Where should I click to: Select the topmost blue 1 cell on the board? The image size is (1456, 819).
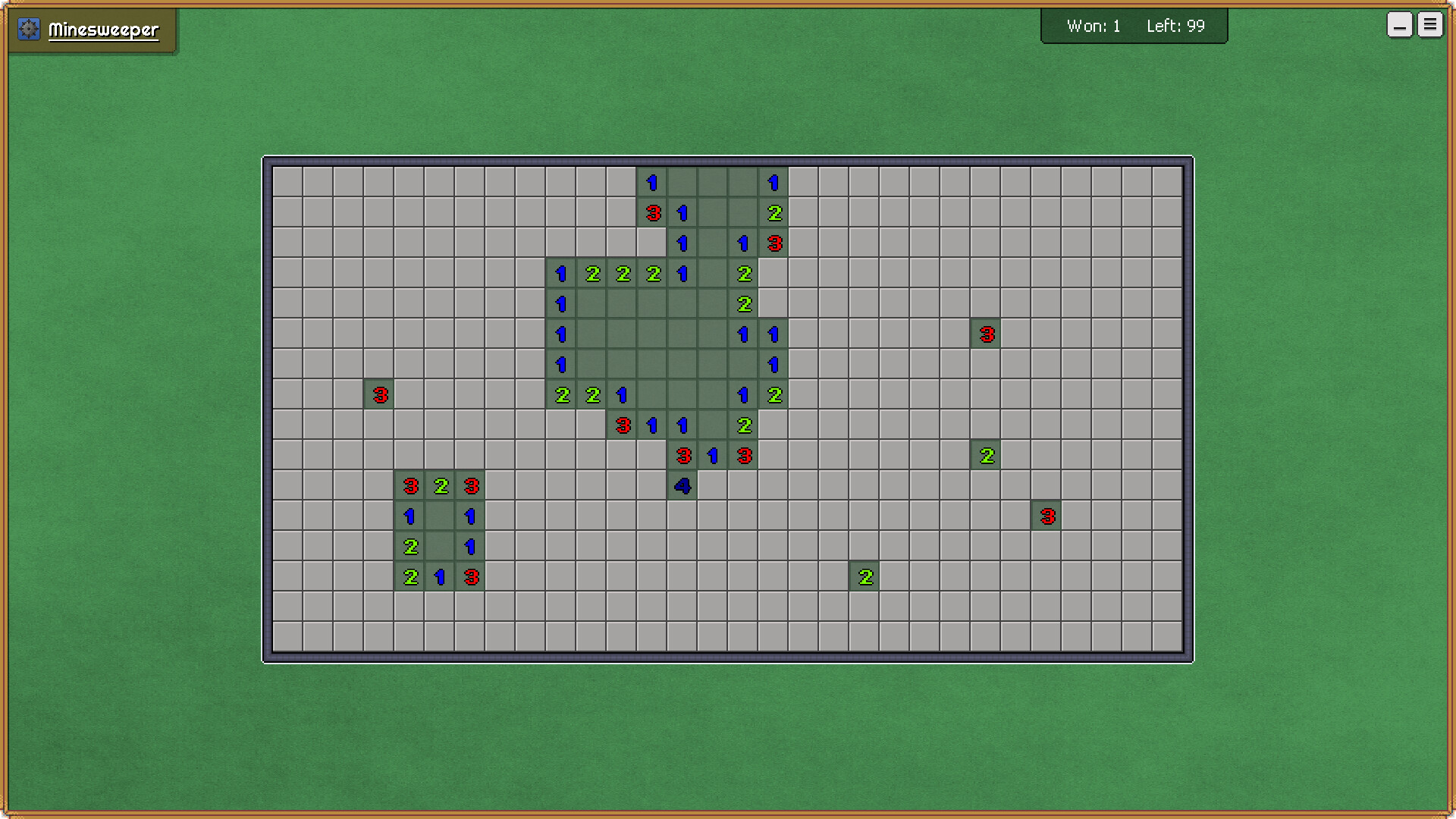coord(651,182)
